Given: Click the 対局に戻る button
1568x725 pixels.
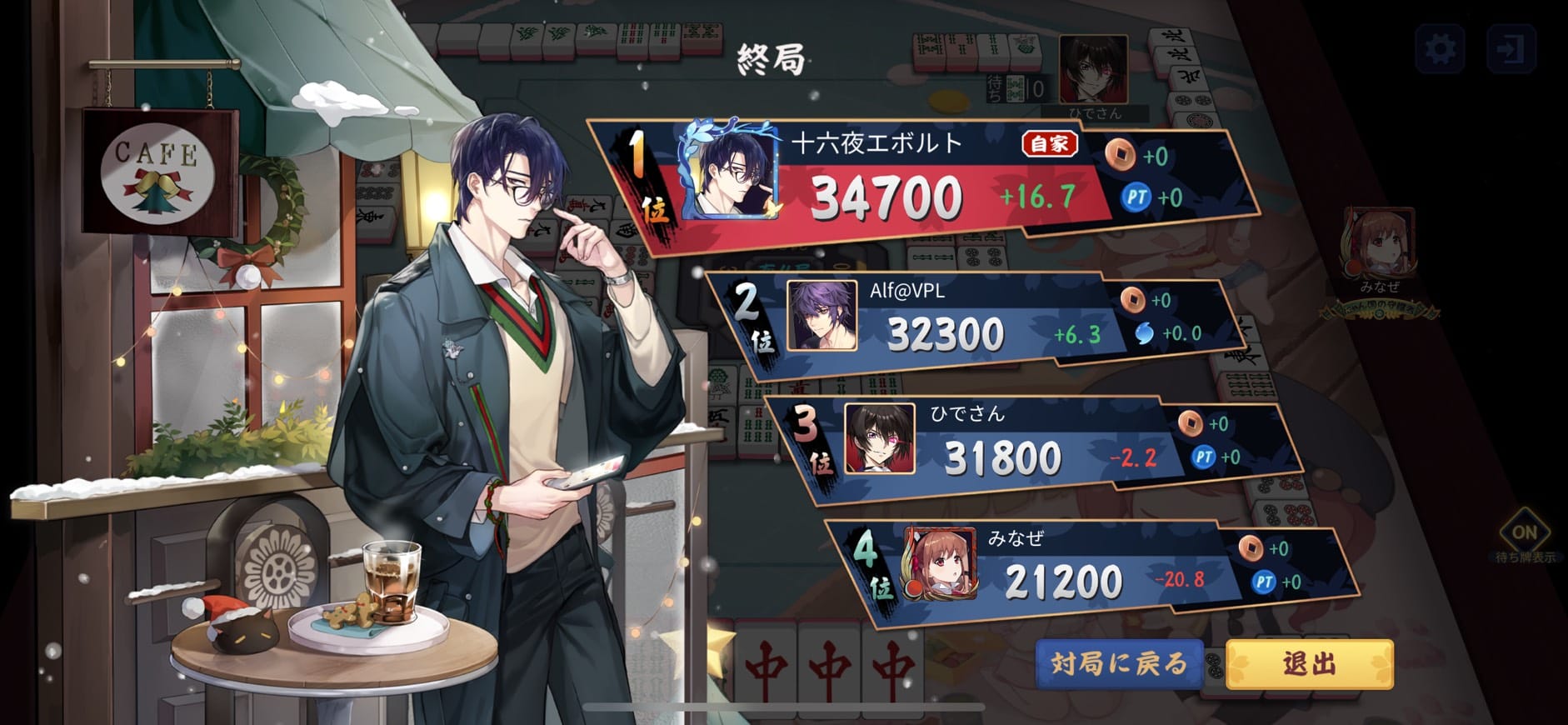Looking at the screenshot, I should [x=1119, y=663].
